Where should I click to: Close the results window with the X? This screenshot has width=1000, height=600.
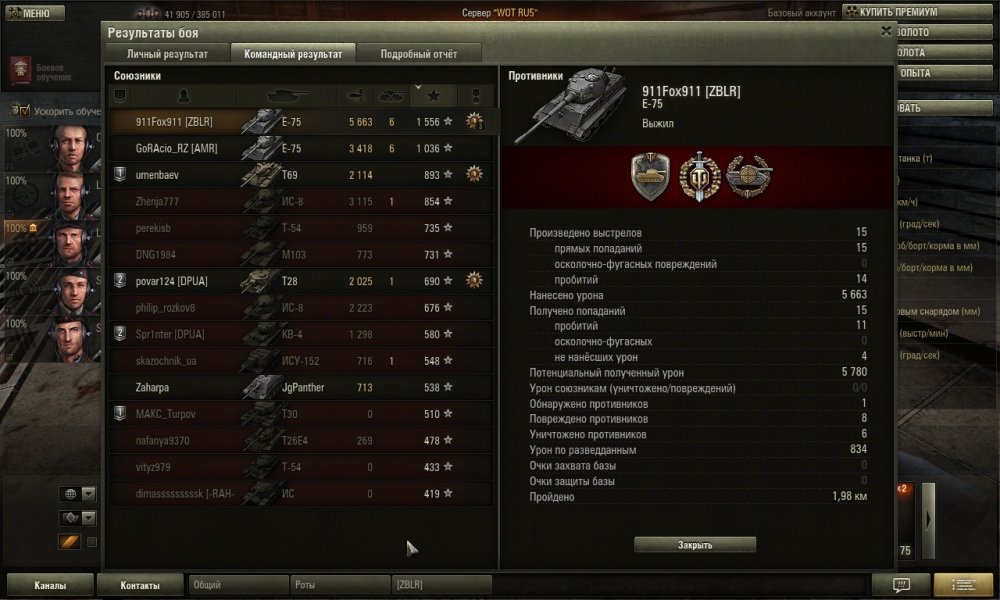pos(886,31)
